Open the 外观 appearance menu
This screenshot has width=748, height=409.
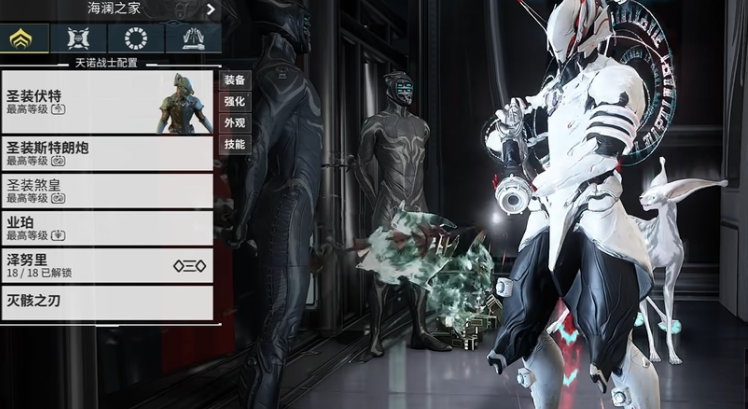click(x=234, y=123)
